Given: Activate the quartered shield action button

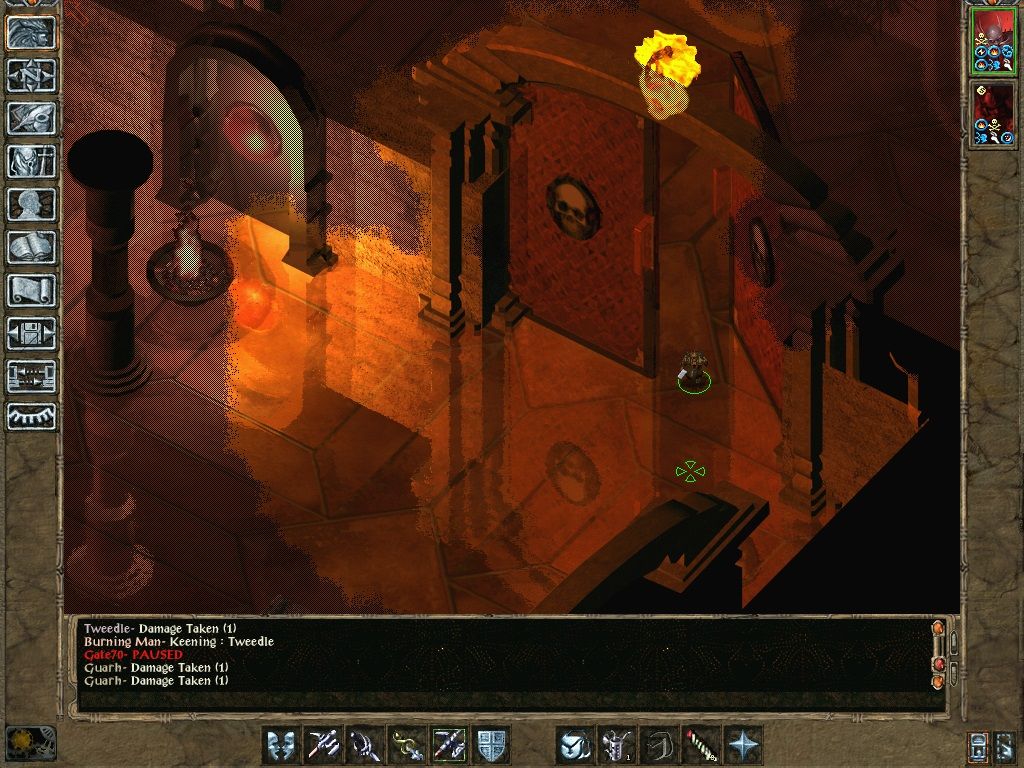Looking at the screenshot, I should click(491, 745).
